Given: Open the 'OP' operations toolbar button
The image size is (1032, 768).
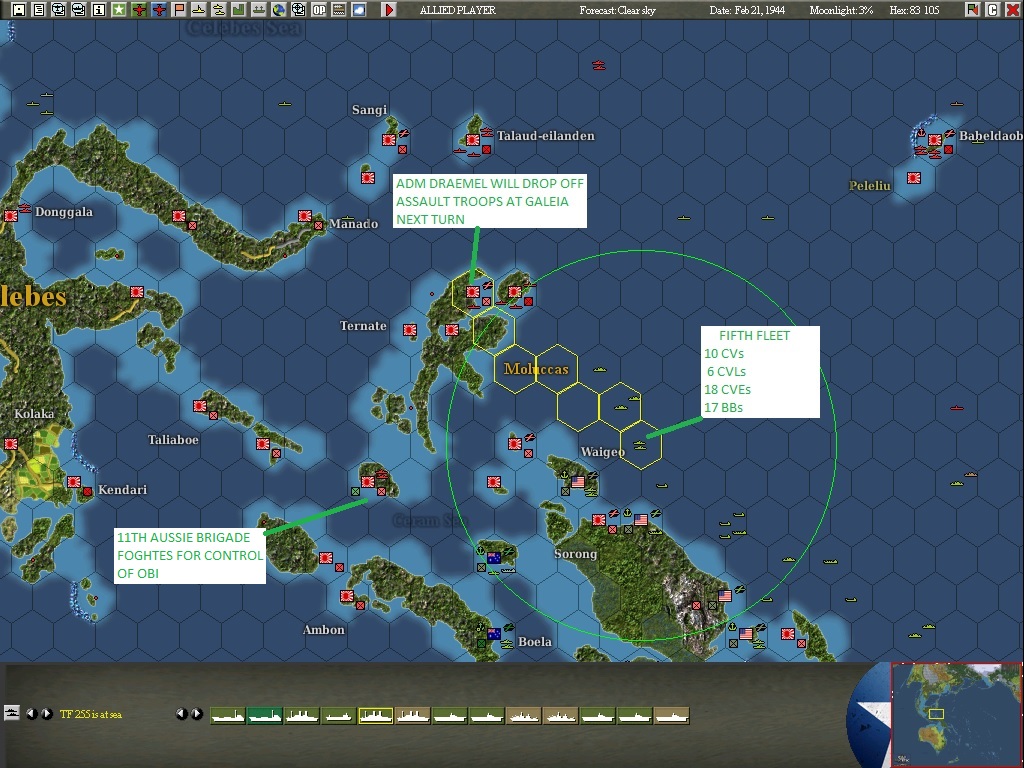Looking at the screenshot, I should 318,10.
